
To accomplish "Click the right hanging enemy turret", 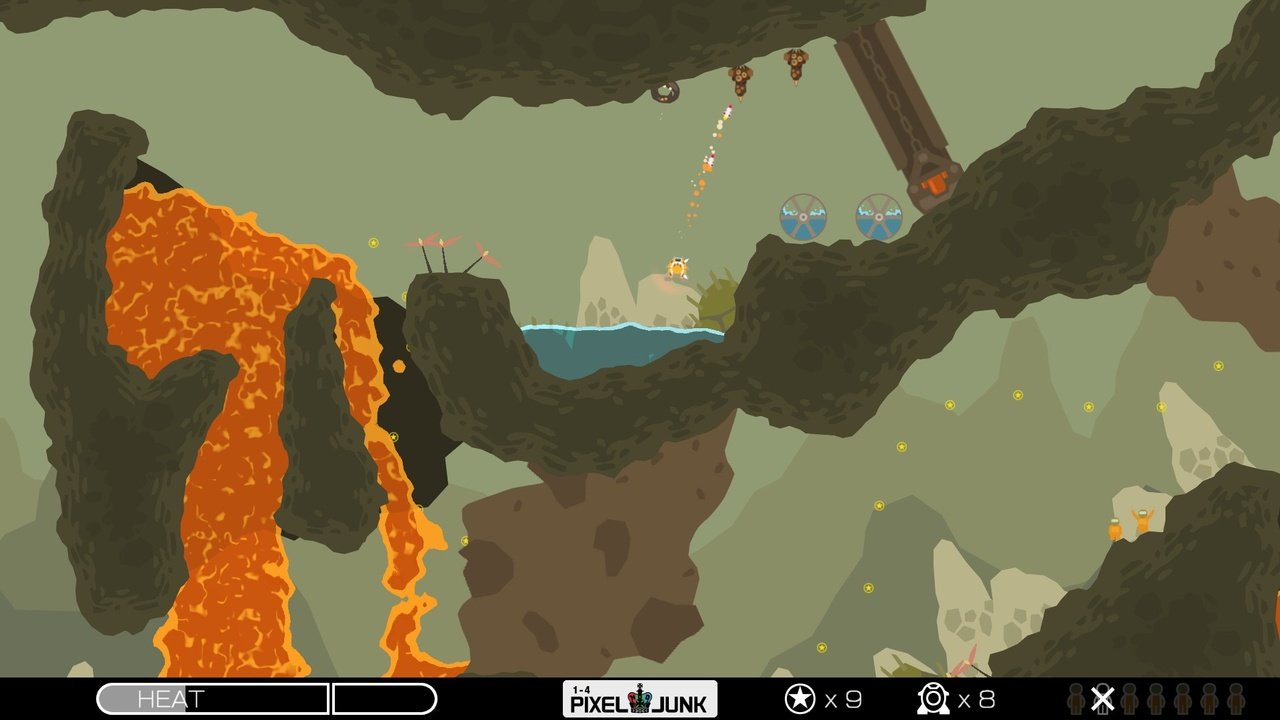I will (x=795, y=67).
